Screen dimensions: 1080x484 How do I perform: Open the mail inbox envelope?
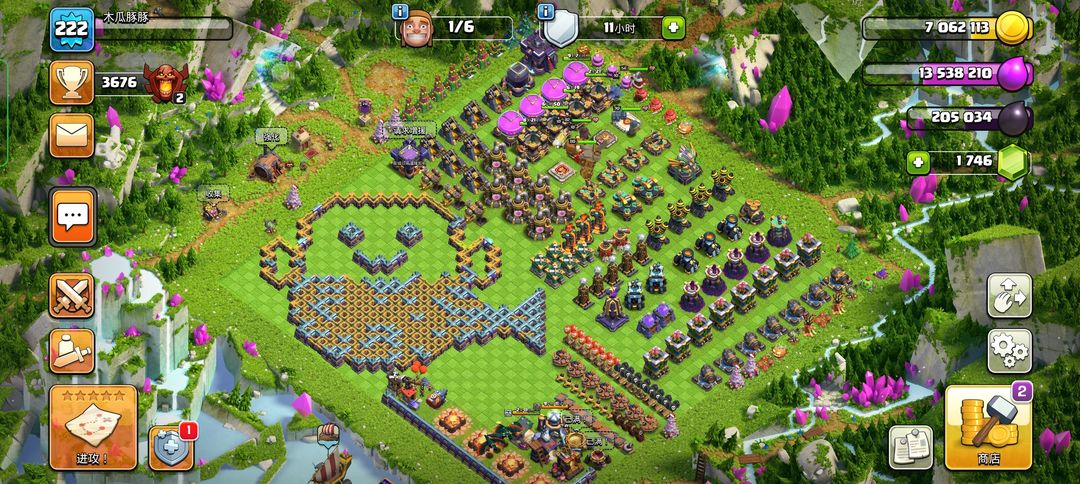(x=72, y=135)
